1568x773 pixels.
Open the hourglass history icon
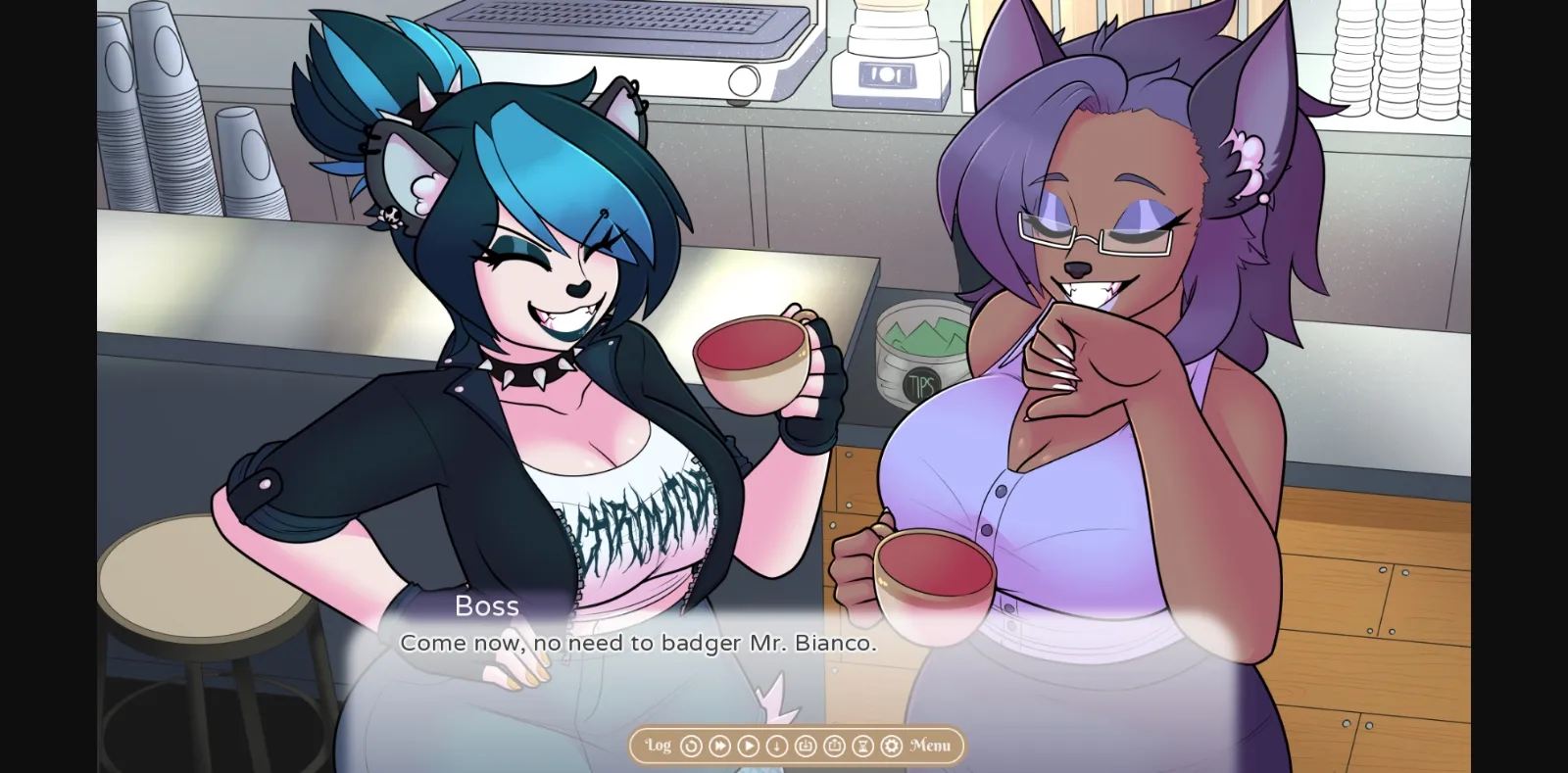pyautogui.click(x=862, y=746)
